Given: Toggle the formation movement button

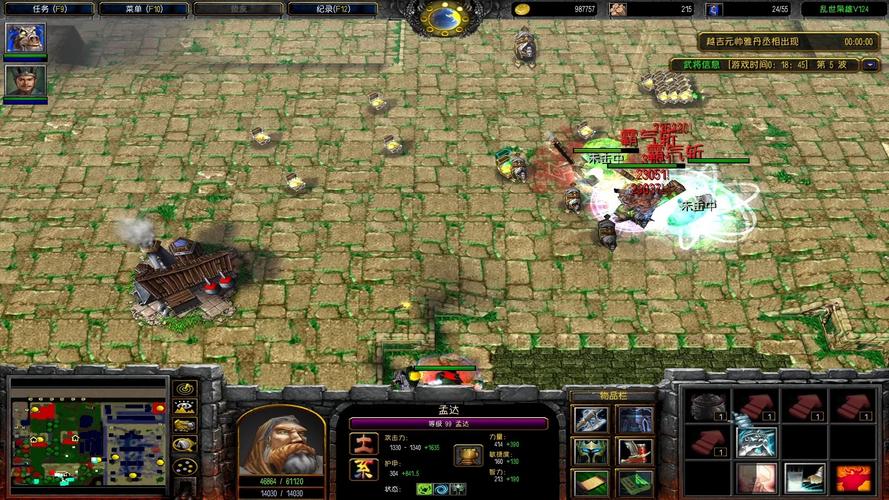Looking at the screenshot, I should pyautogui.click(x=185, y=465).
